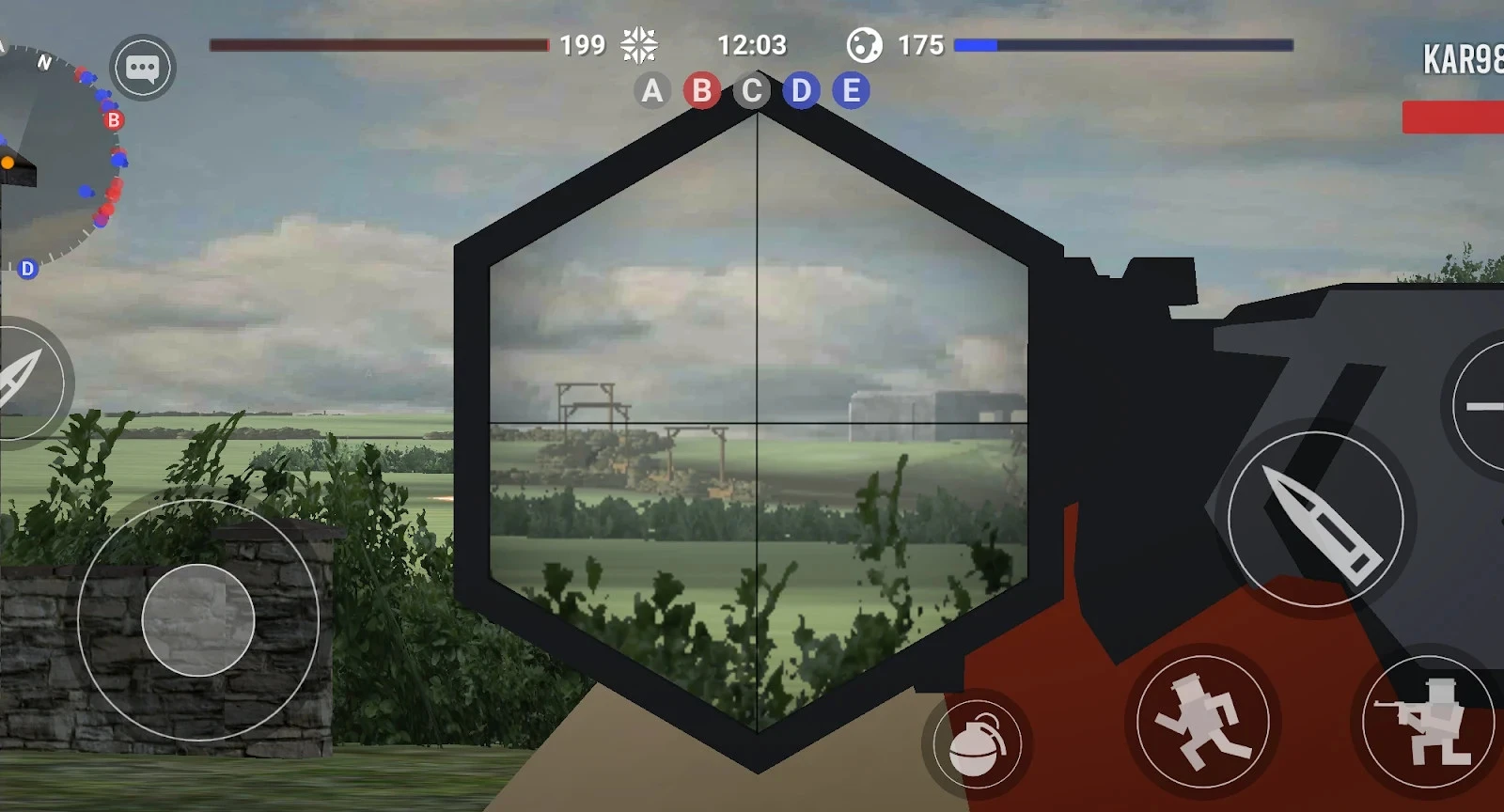Select capture point A indicator
This screenshot has width=1504, height=812.
pyautogui.click(x=651, y=91)
